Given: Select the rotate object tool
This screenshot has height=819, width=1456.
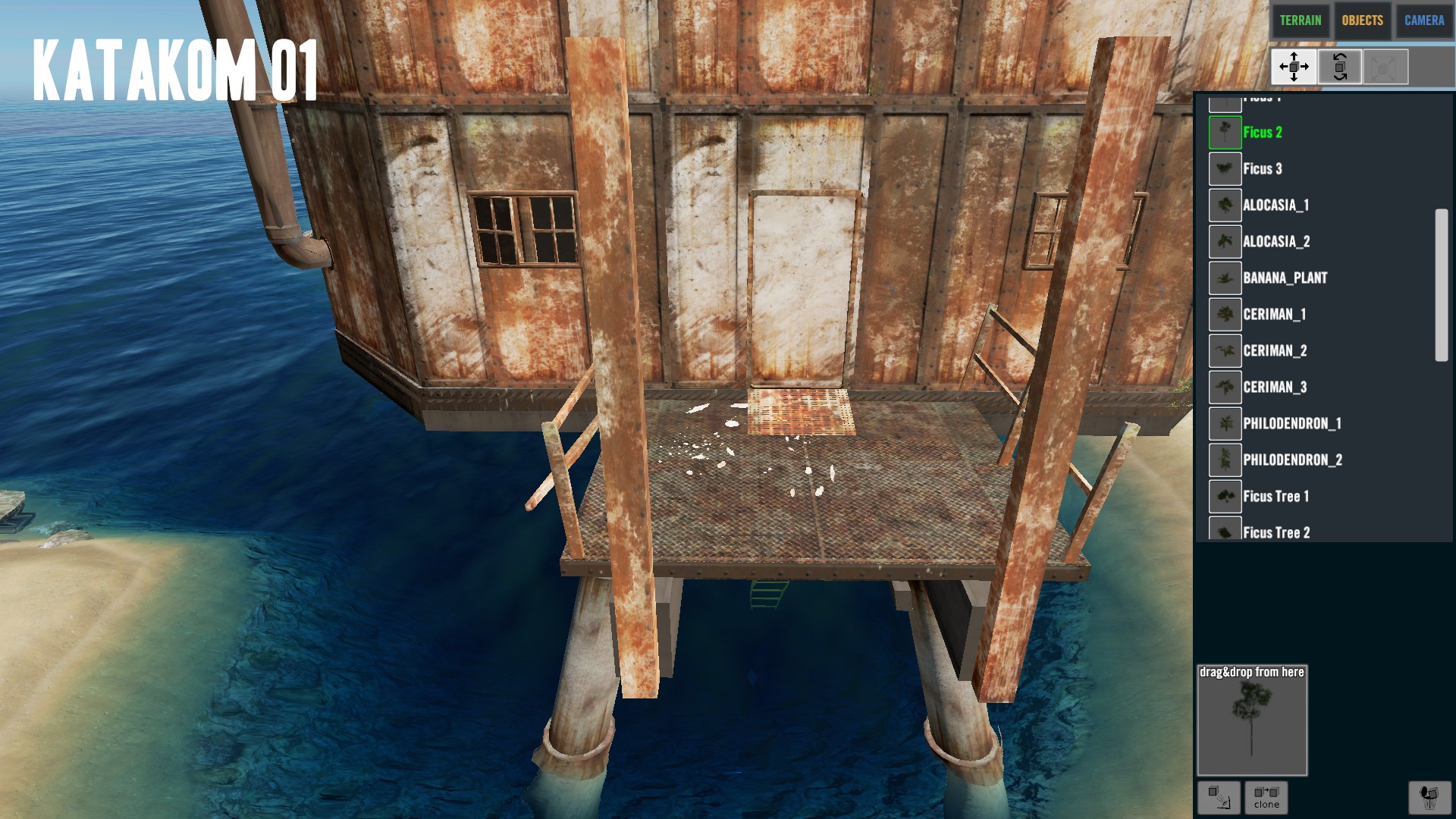Looking at the screenshot, I should point(1339,67).
